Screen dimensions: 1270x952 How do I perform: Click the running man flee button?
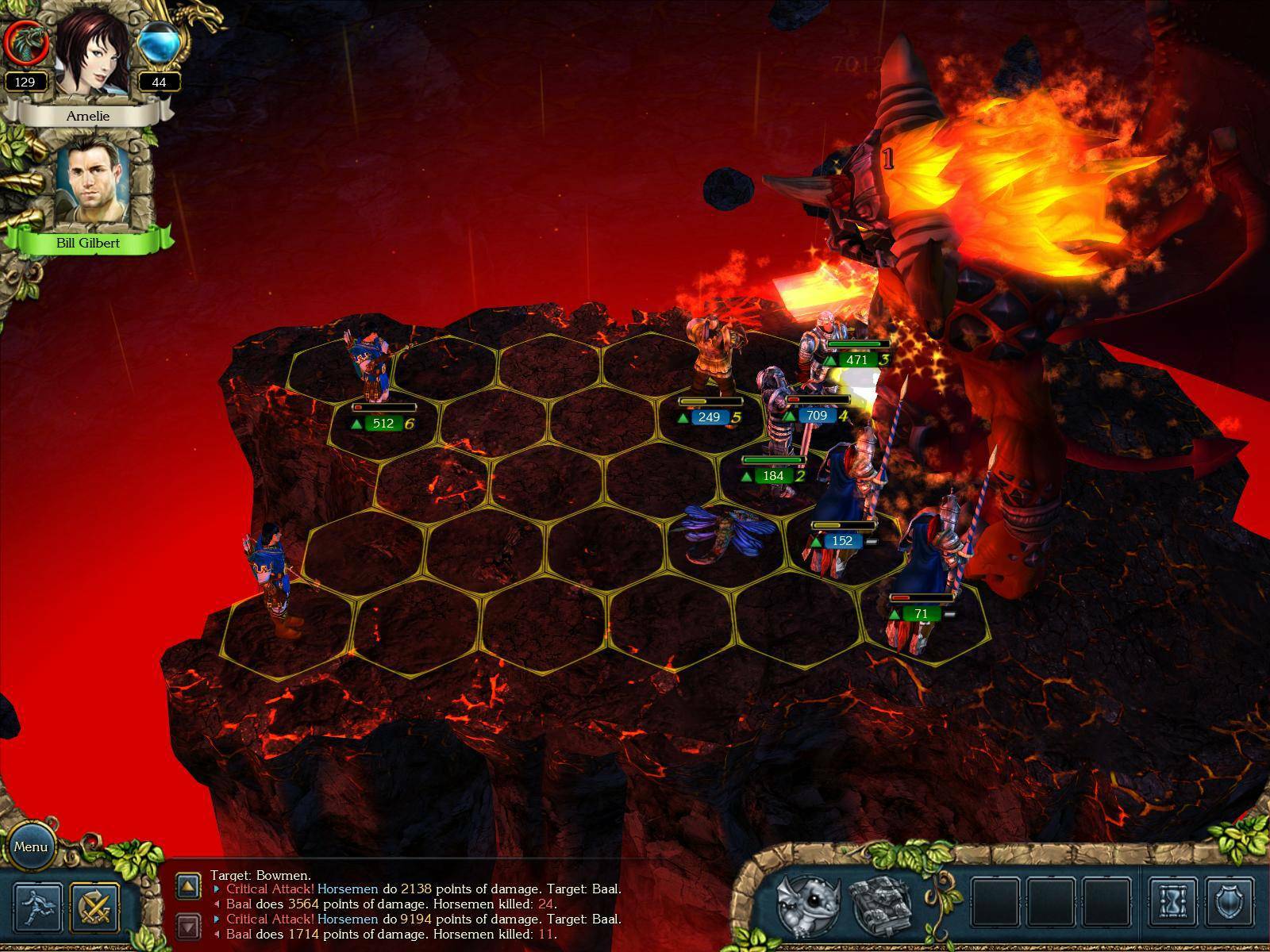click(x=39, y=907)
